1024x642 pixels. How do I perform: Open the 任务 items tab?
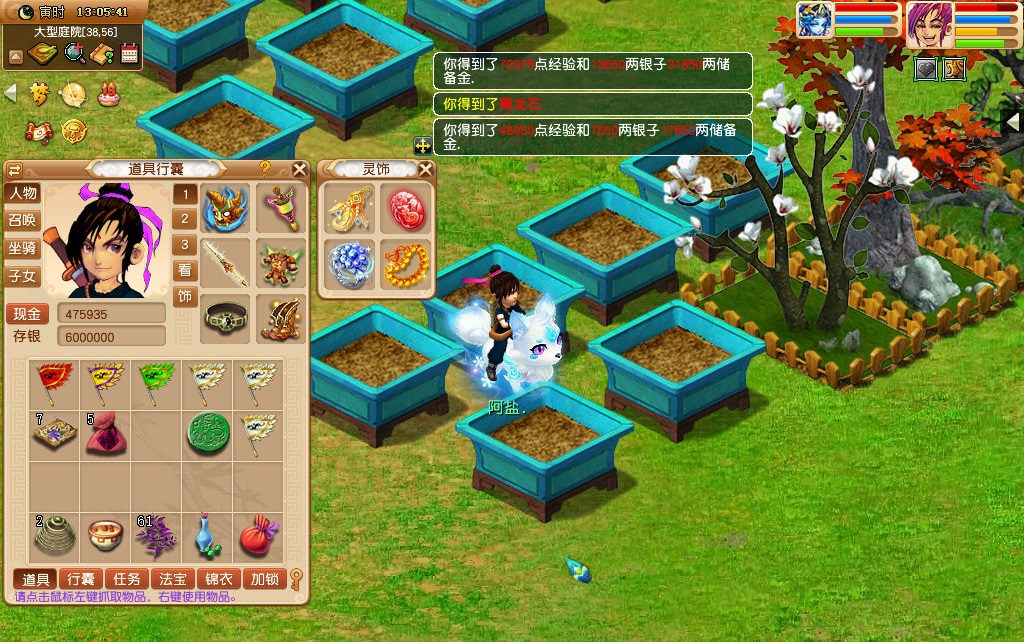pyautogui.click(x=127, y=578)
